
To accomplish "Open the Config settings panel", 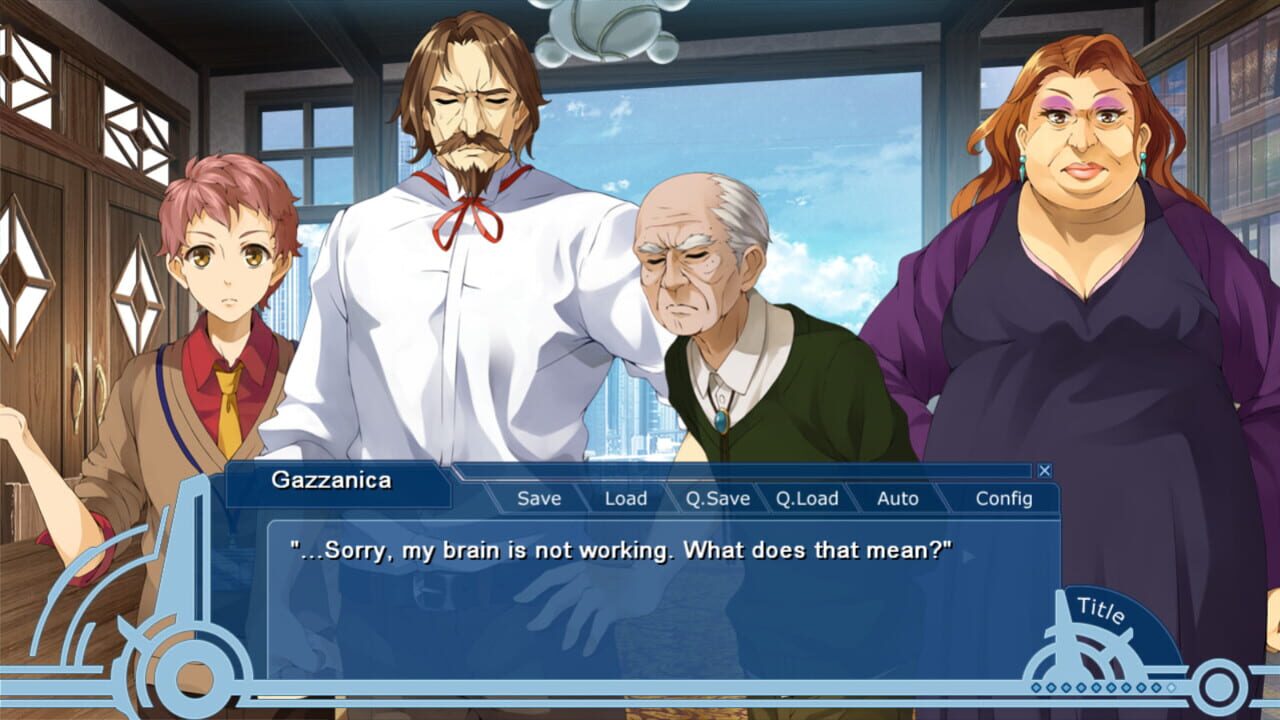I will point(1002,498).
